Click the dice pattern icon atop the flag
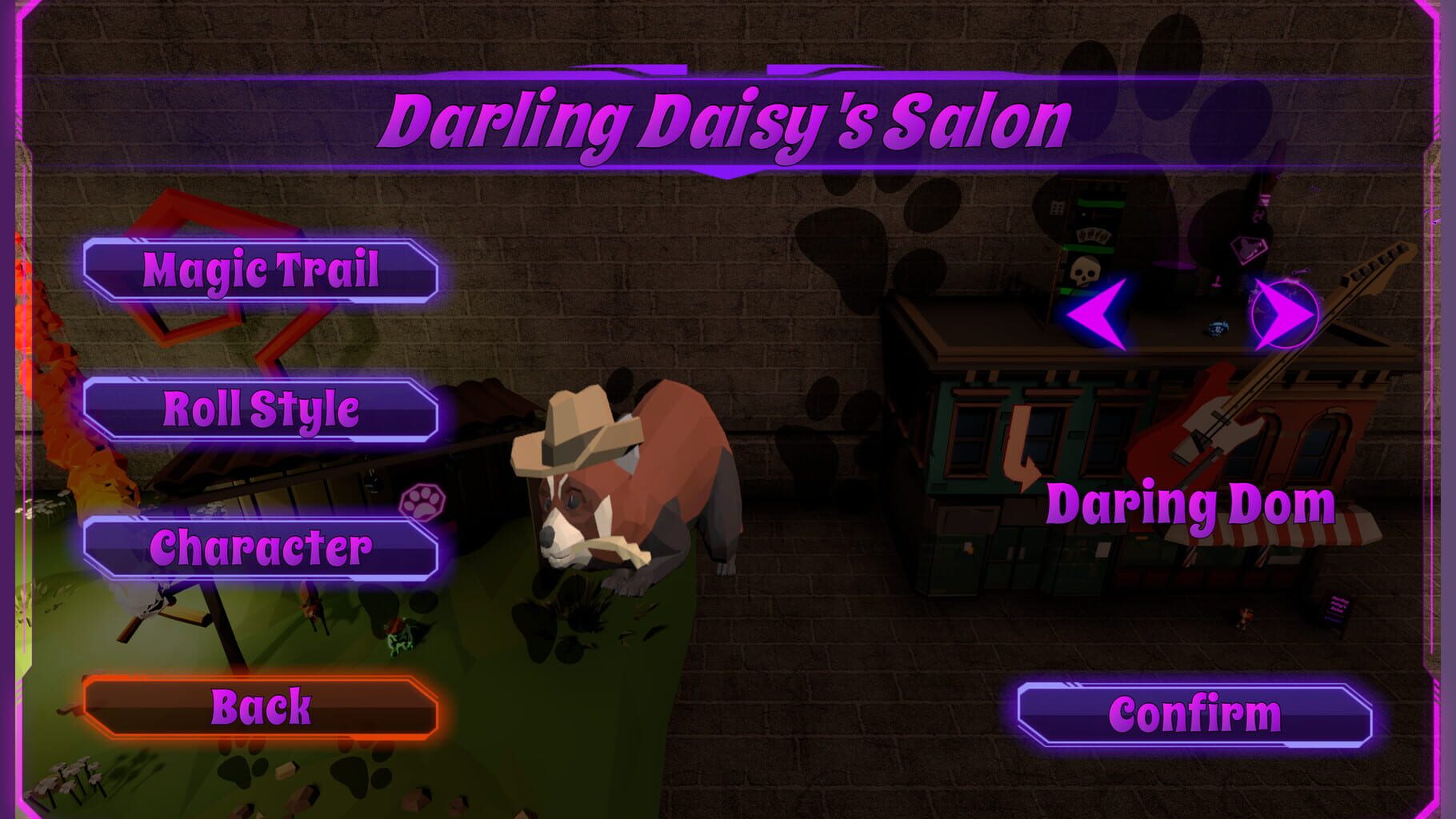 [x=1056, y=208]
